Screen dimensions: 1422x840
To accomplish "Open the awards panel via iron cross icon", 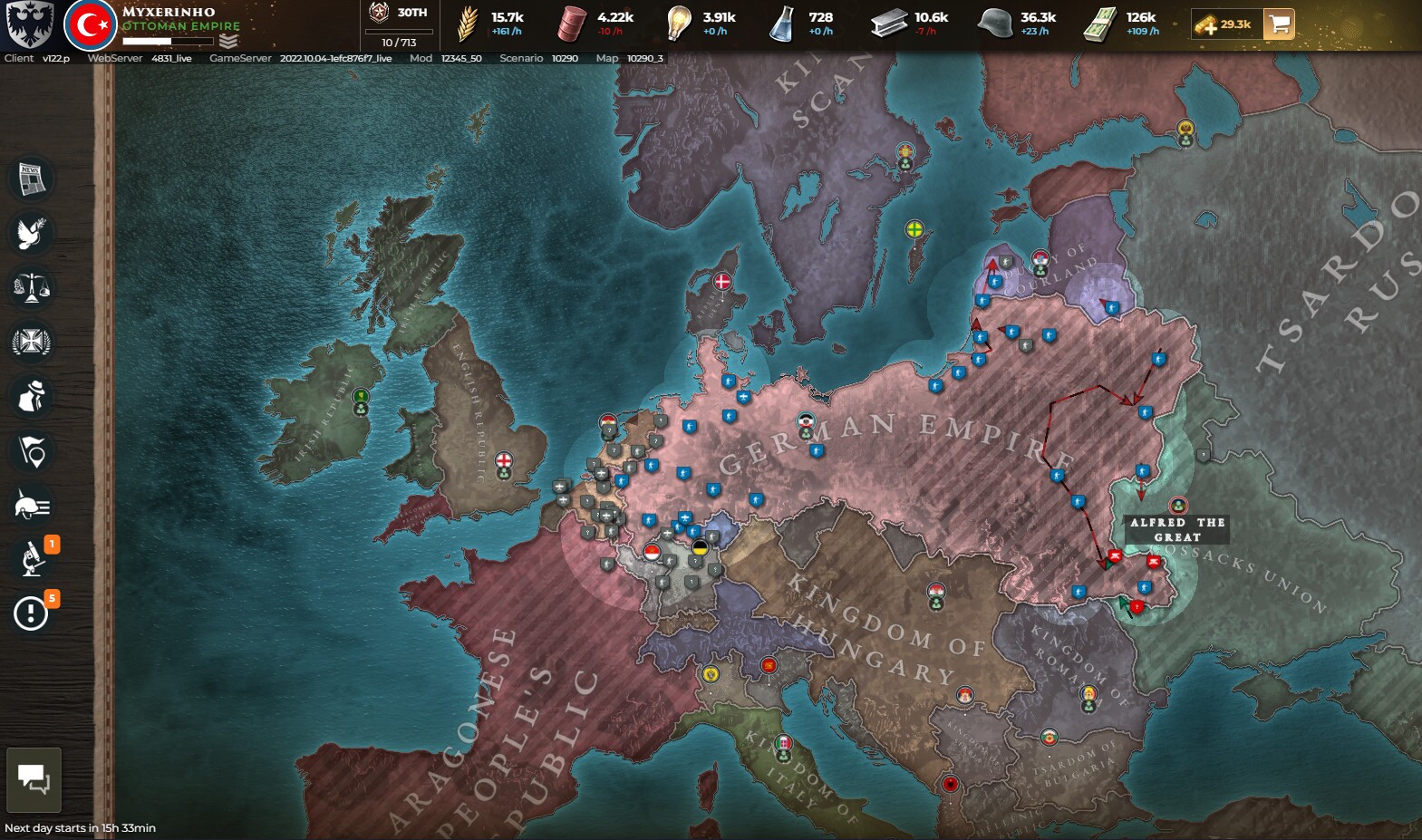I will (x=31, y=343).
